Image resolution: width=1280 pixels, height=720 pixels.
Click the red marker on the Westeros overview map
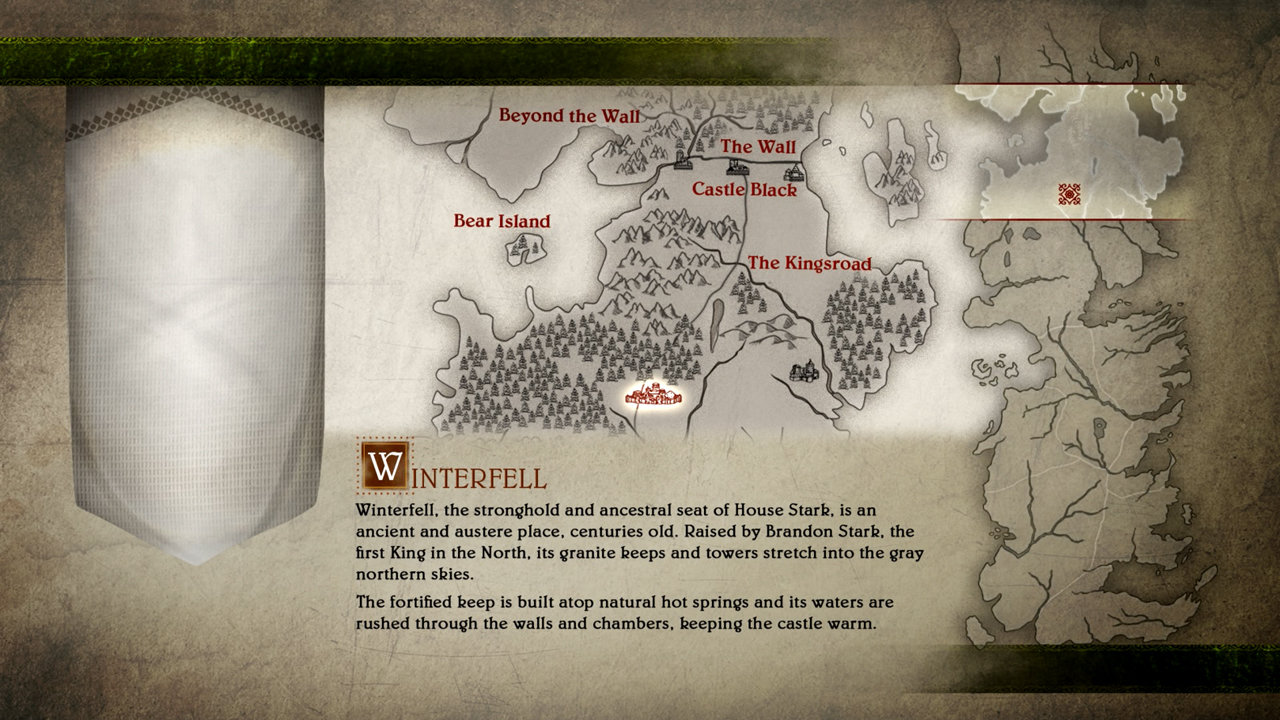pos(1069,194)
